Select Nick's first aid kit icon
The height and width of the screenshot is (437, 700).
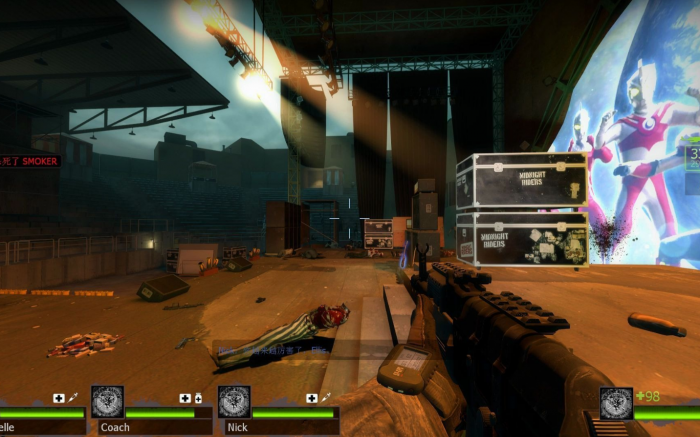pyautogui.click(x=312, y=398)
